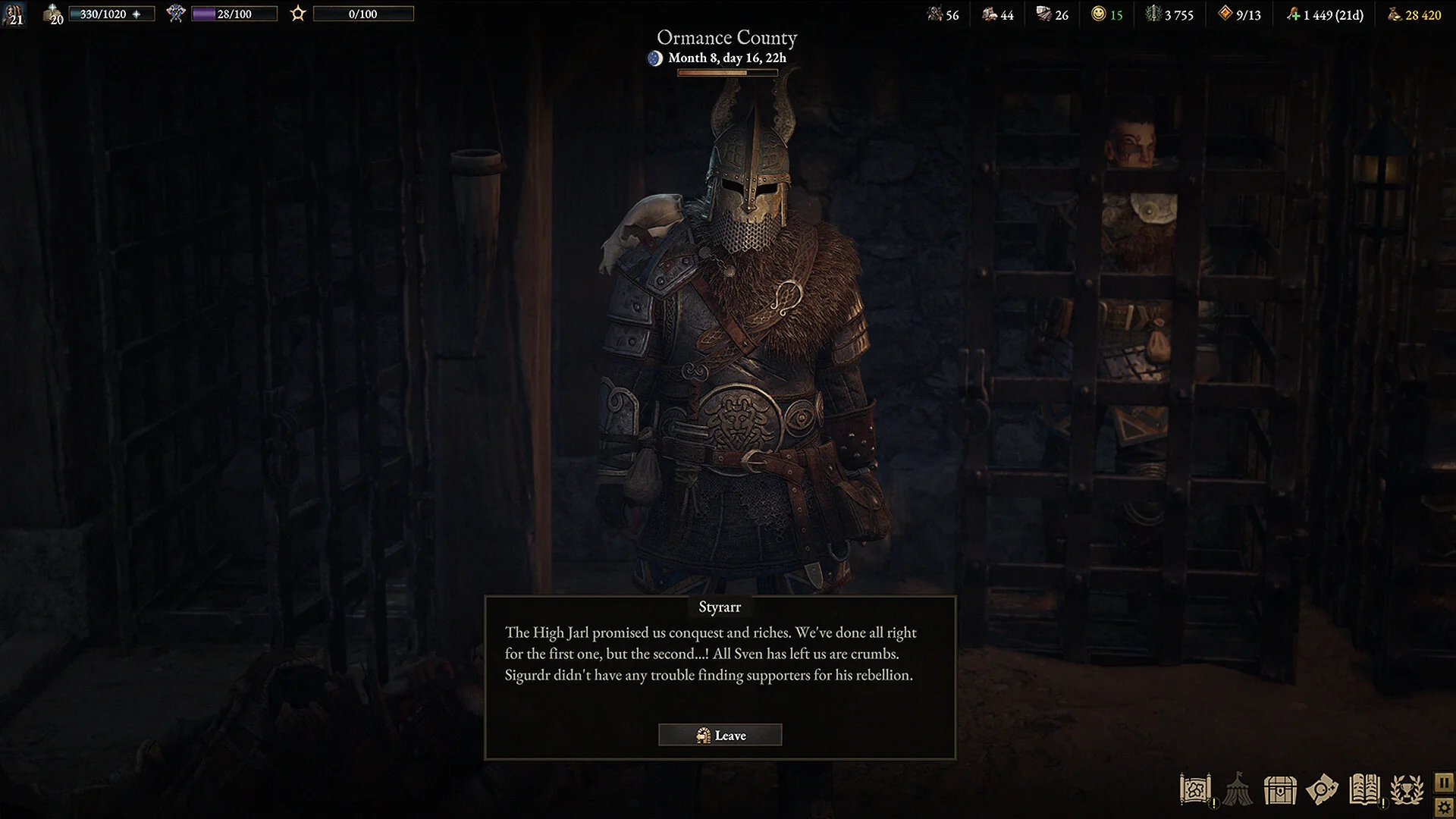Leave the conversation with Styrarr
Screen dimensions: 1456x819
click(x=720, y=735)
